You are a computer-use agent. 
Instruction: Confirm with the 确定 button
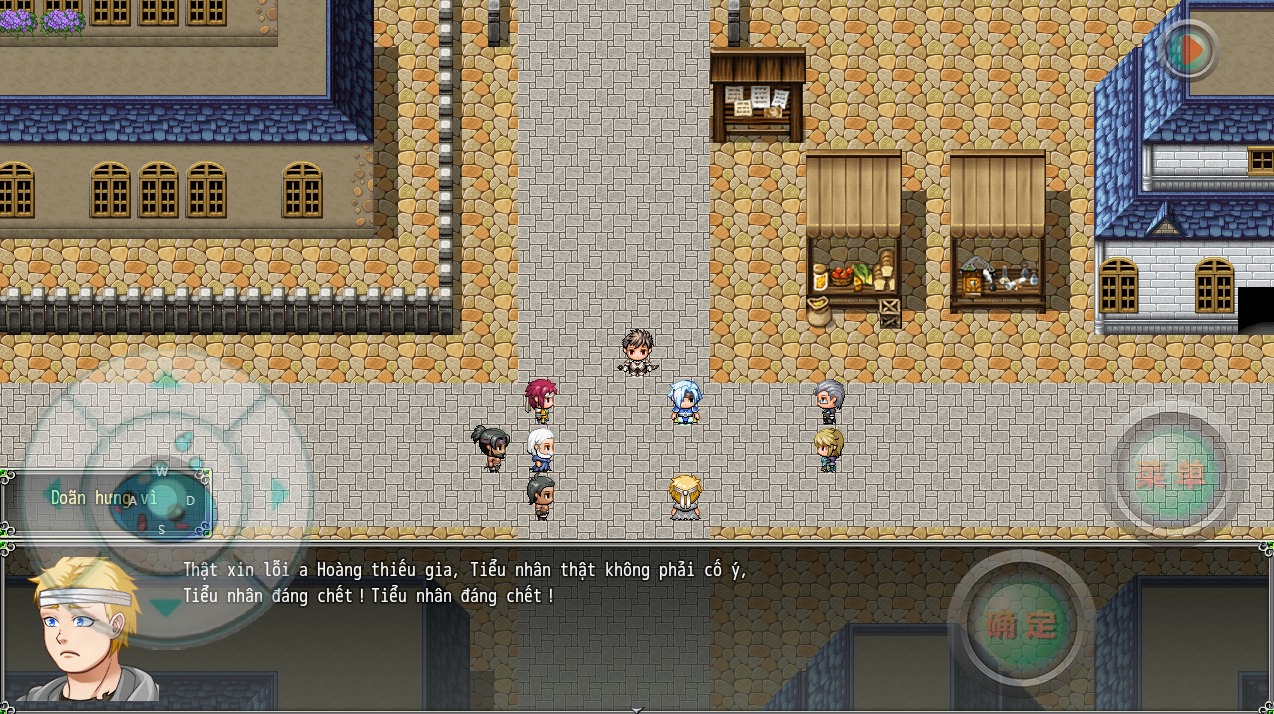click(1021, 624)
